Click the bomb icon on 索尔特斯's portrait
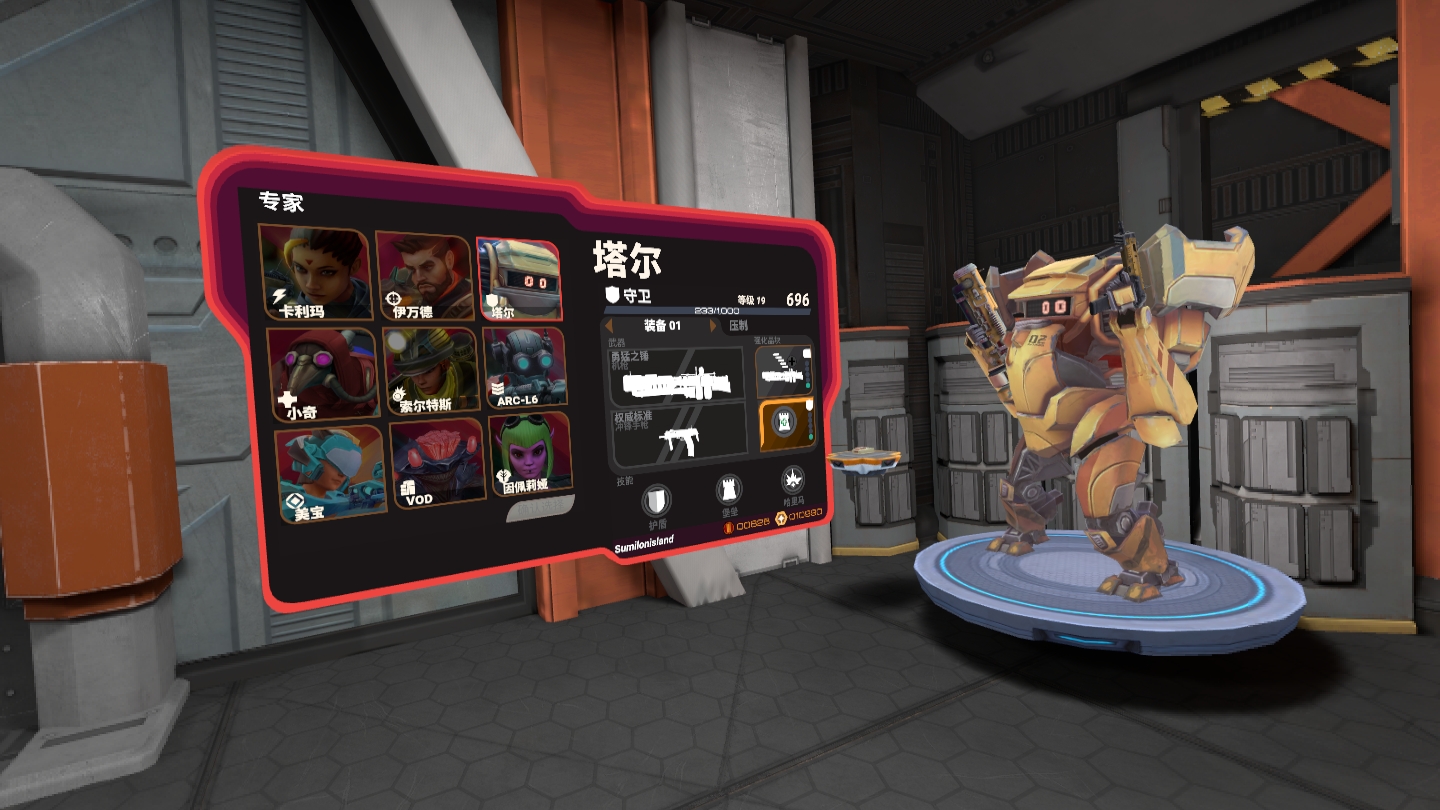This screenshot has width=1440, height=810. tap(396, 395)
